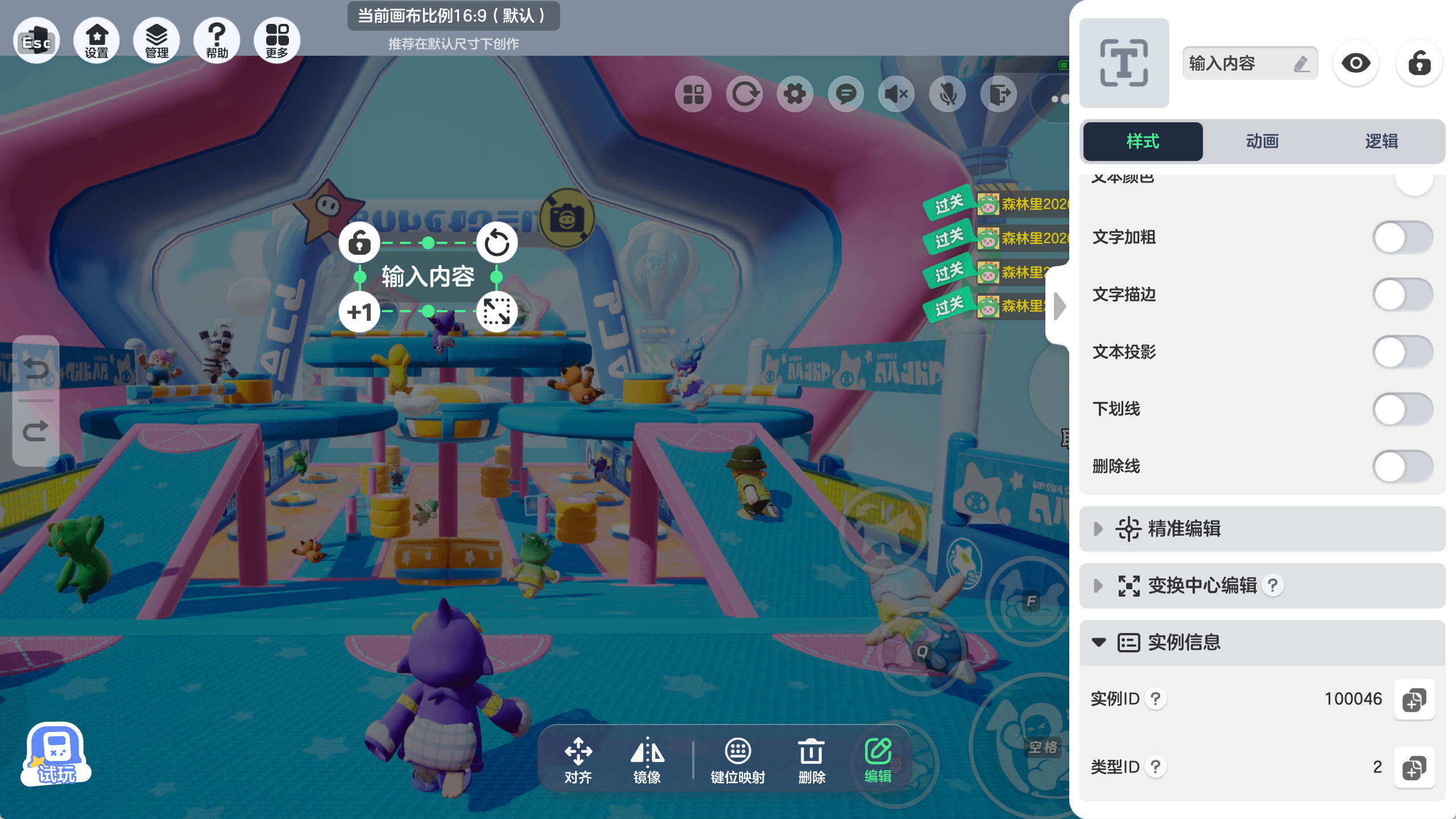
Task: Toggle 文字加粗 bold text on
Action: click(1402, 238)
